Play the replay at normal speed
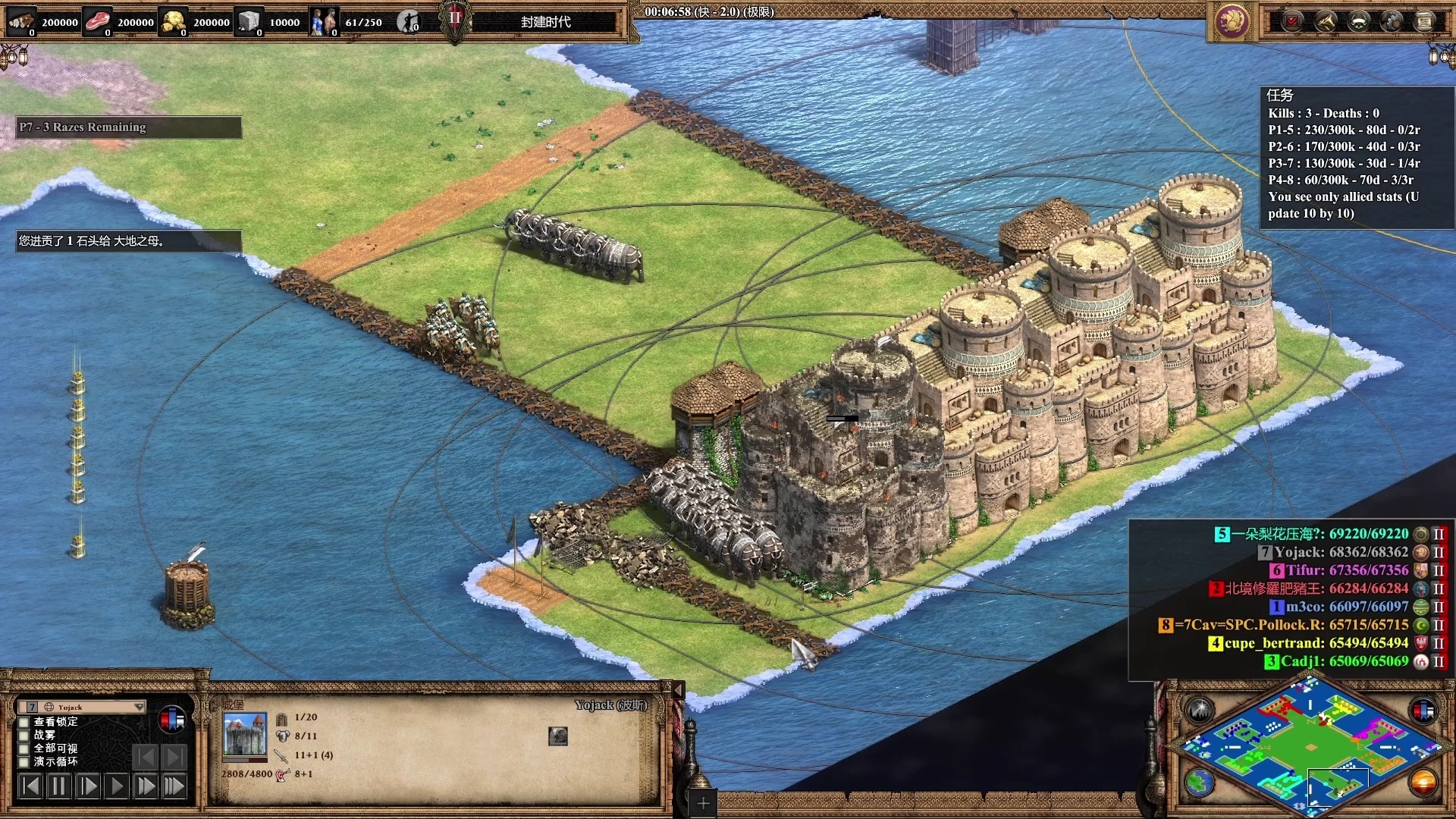The height and width of the screenshot is (819, 1456). 117,786
